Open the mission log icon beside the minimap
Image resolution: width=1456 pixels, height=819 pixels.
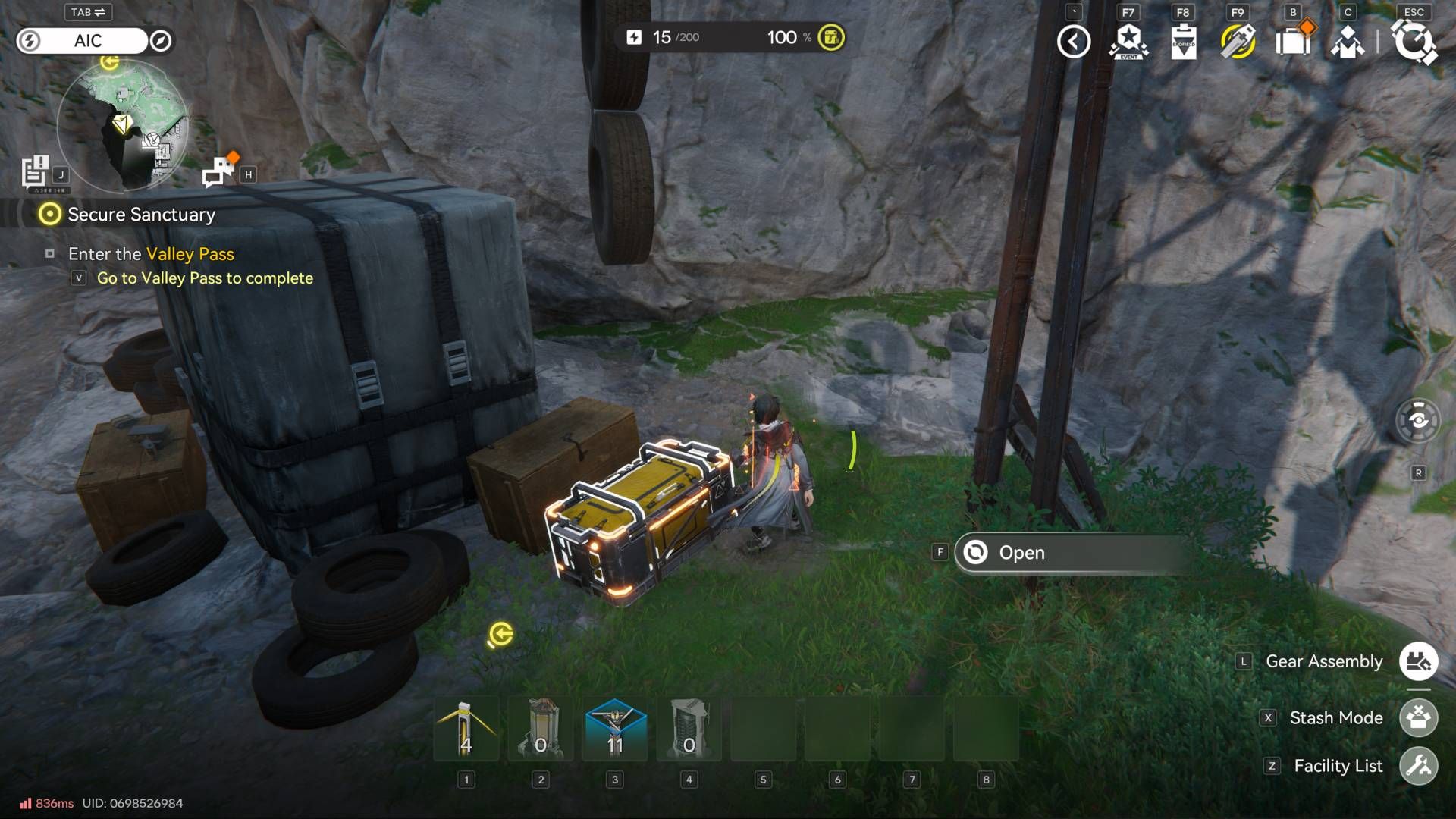(x=36, y=172)
